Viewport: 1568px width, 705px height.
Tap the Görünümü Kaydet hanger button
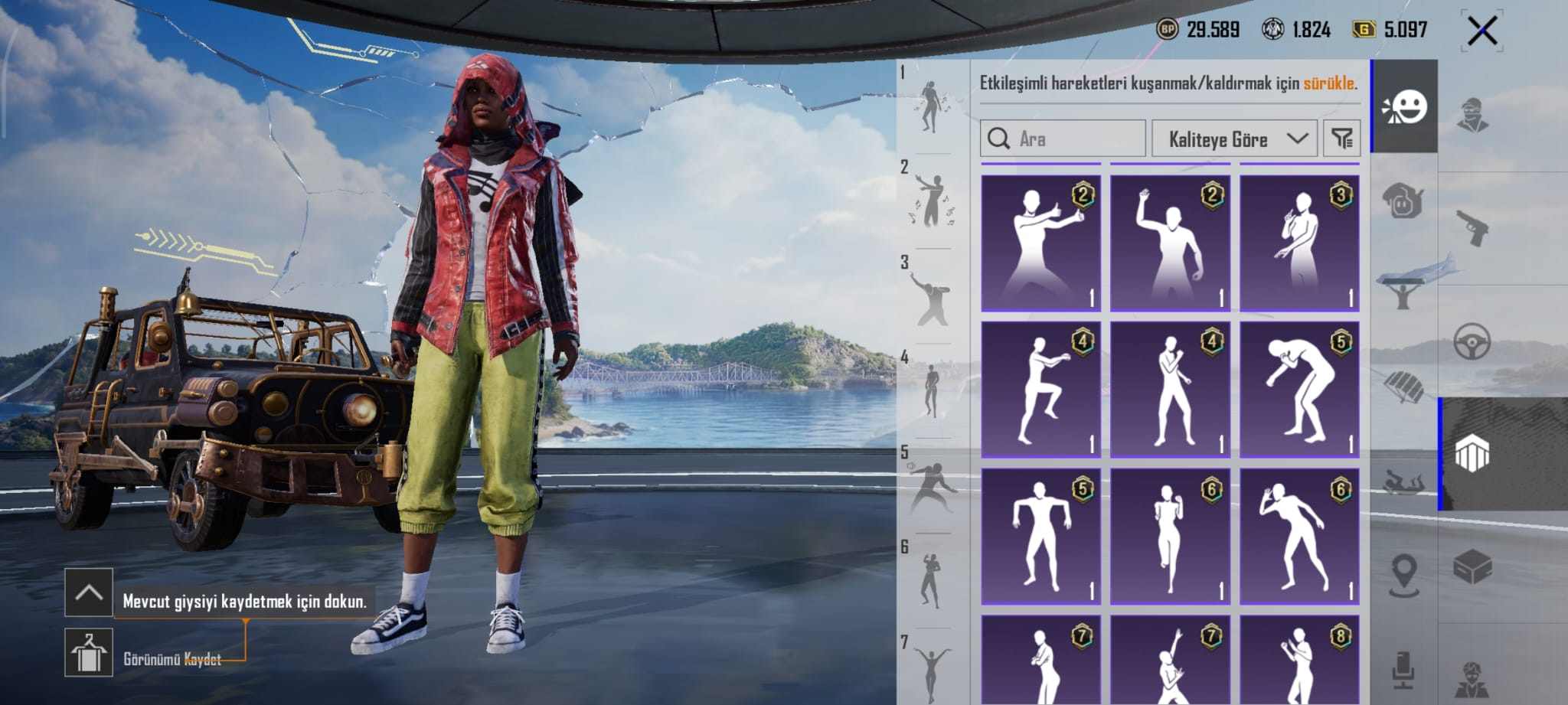click(89, 653)
